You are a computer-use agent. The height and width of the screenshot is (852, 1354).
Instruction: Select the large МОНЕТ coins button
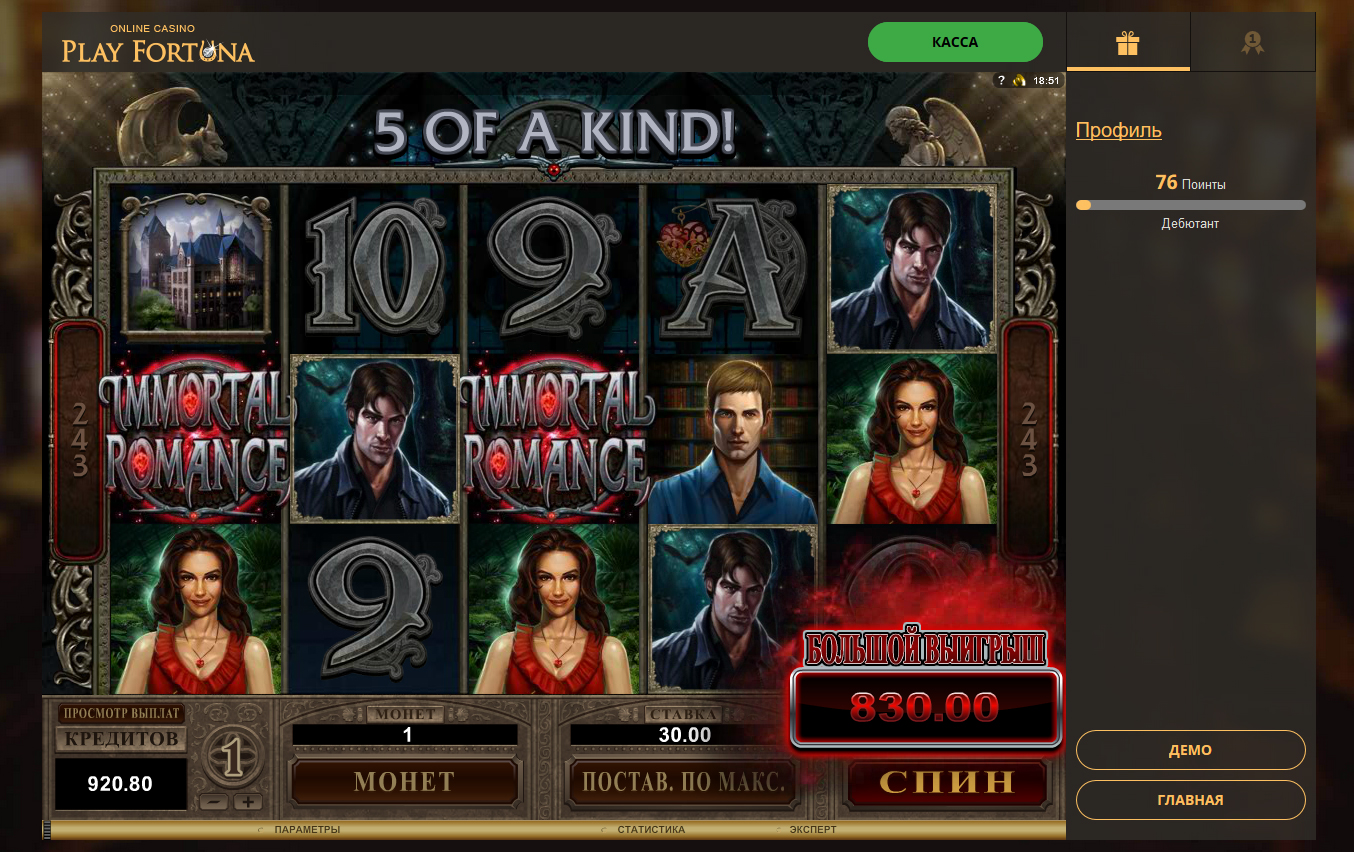[404, 782]
